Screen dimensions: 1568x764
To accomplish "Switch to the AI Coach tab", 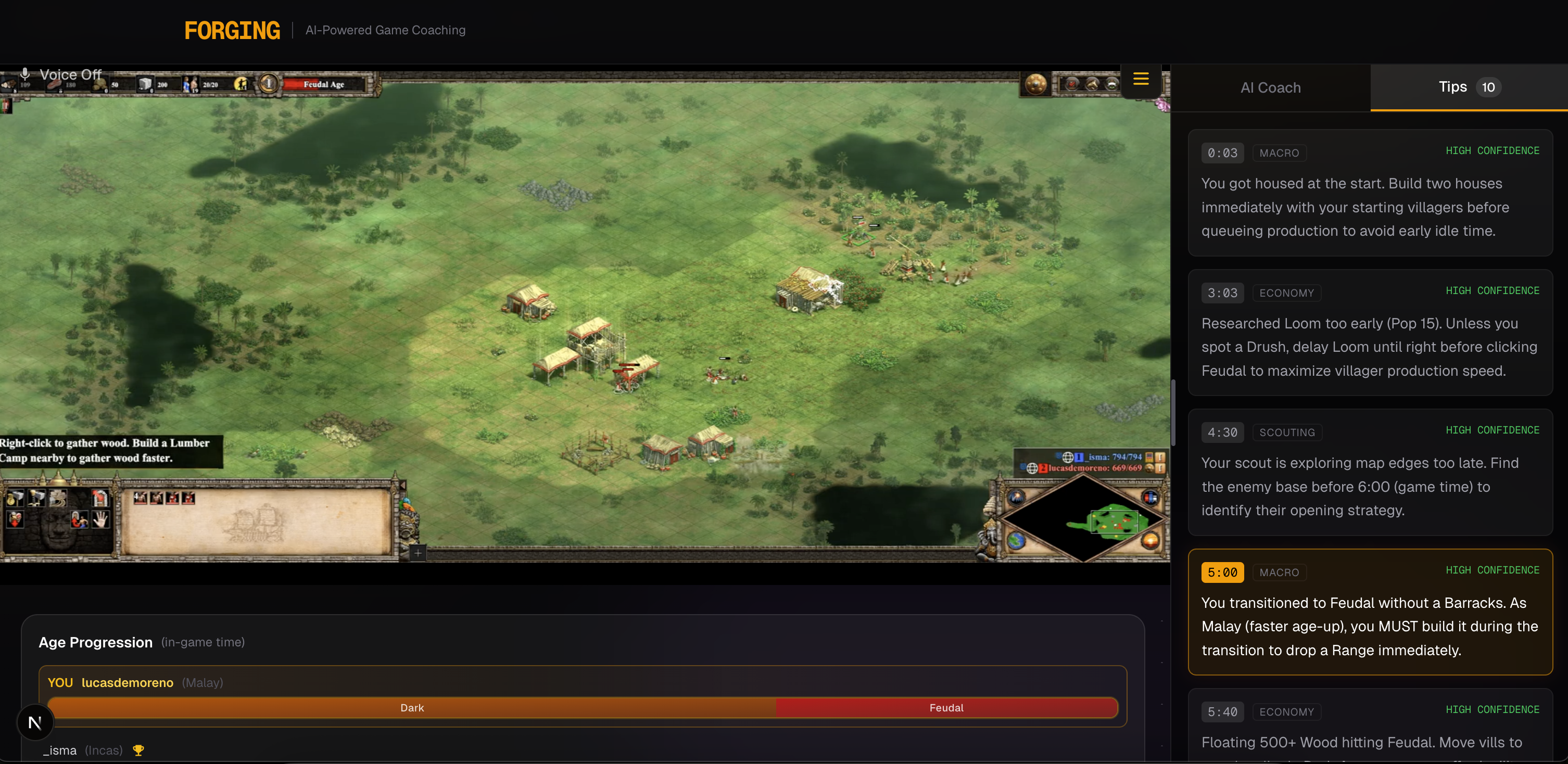I will 1270,87.
